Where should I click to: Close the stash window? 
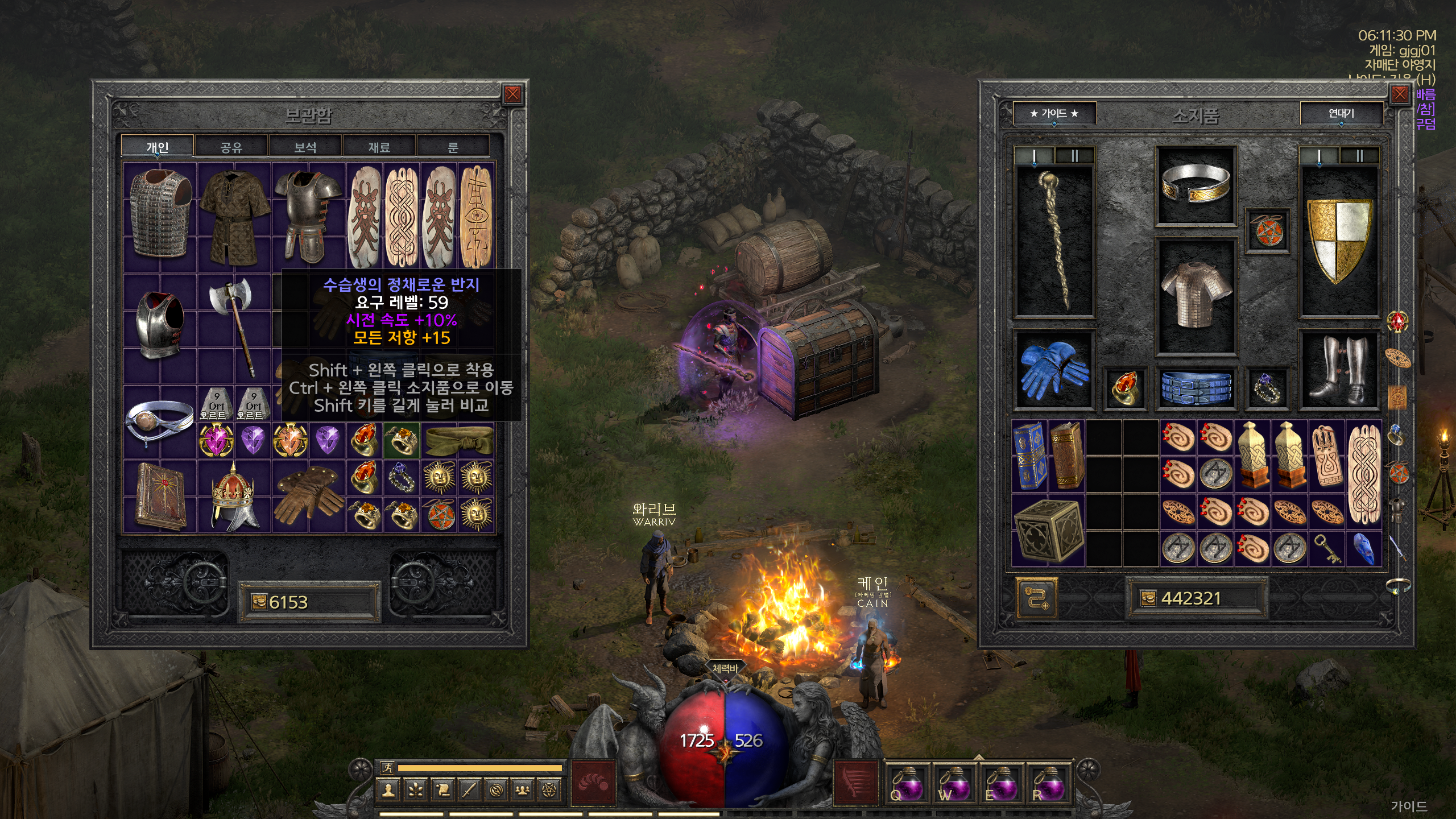point(512,94)
